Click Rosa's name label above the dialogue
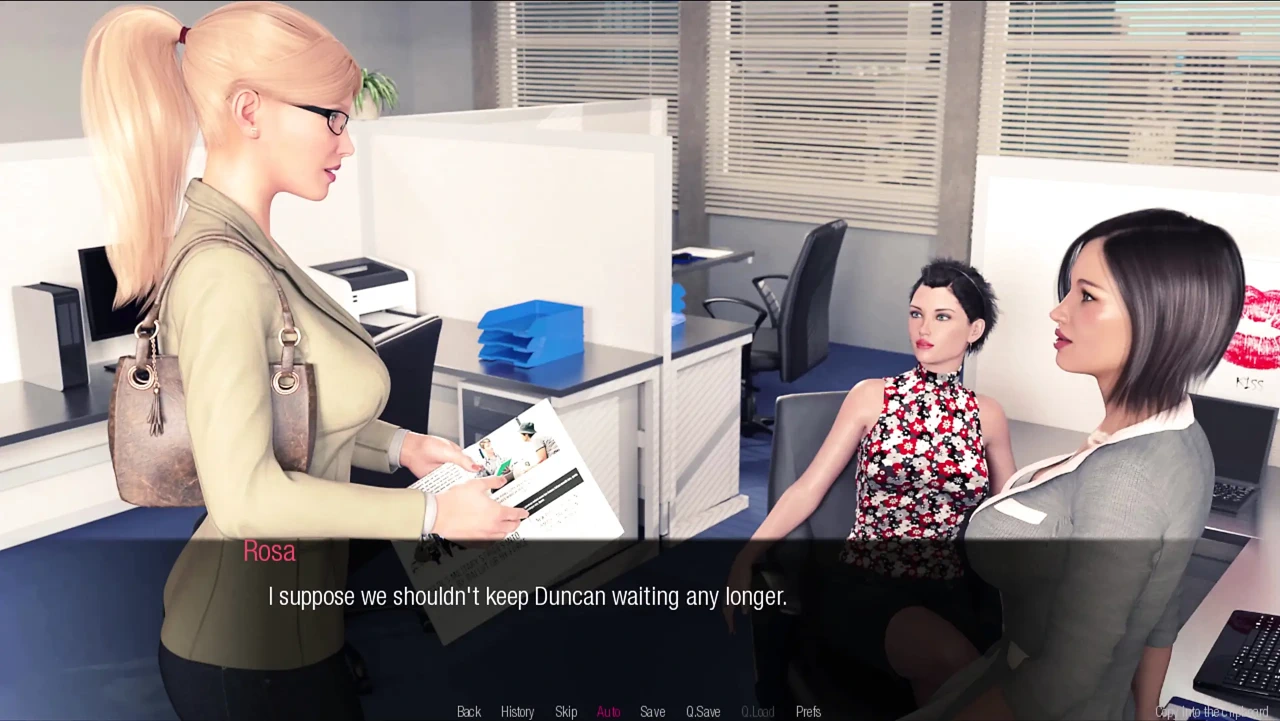 pyautogui.click(x=268, y=551)
